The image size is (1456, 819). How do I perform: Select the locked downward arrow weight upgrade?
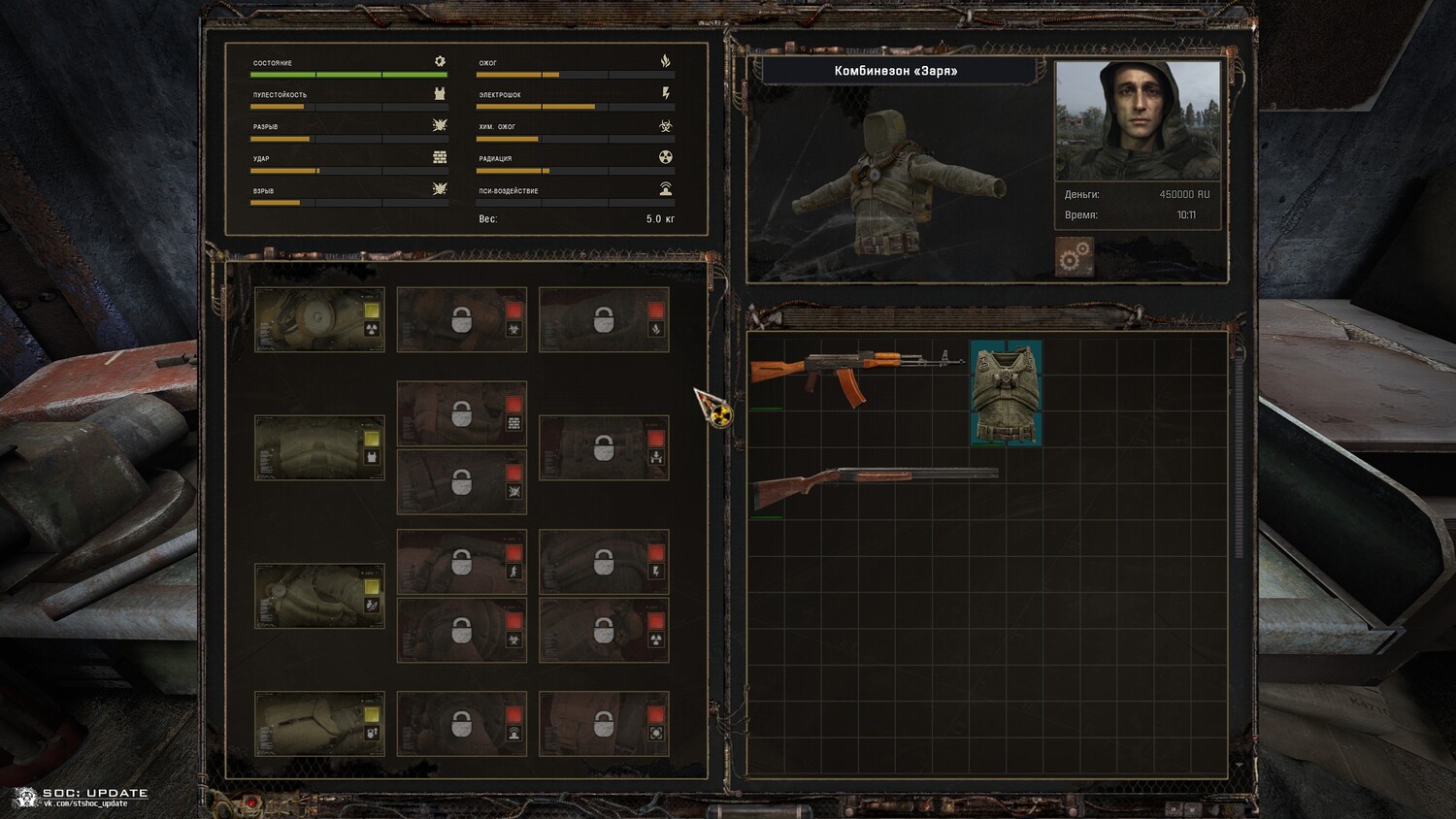(604, 447)
